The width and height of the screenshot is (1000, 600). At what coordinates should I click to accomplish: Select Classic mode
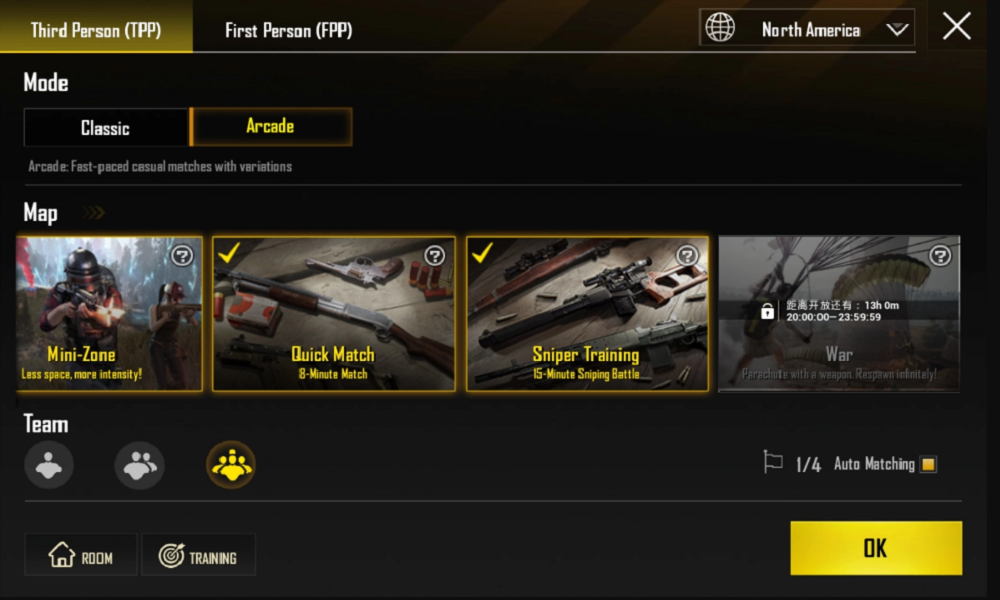(x=106, y=128)
